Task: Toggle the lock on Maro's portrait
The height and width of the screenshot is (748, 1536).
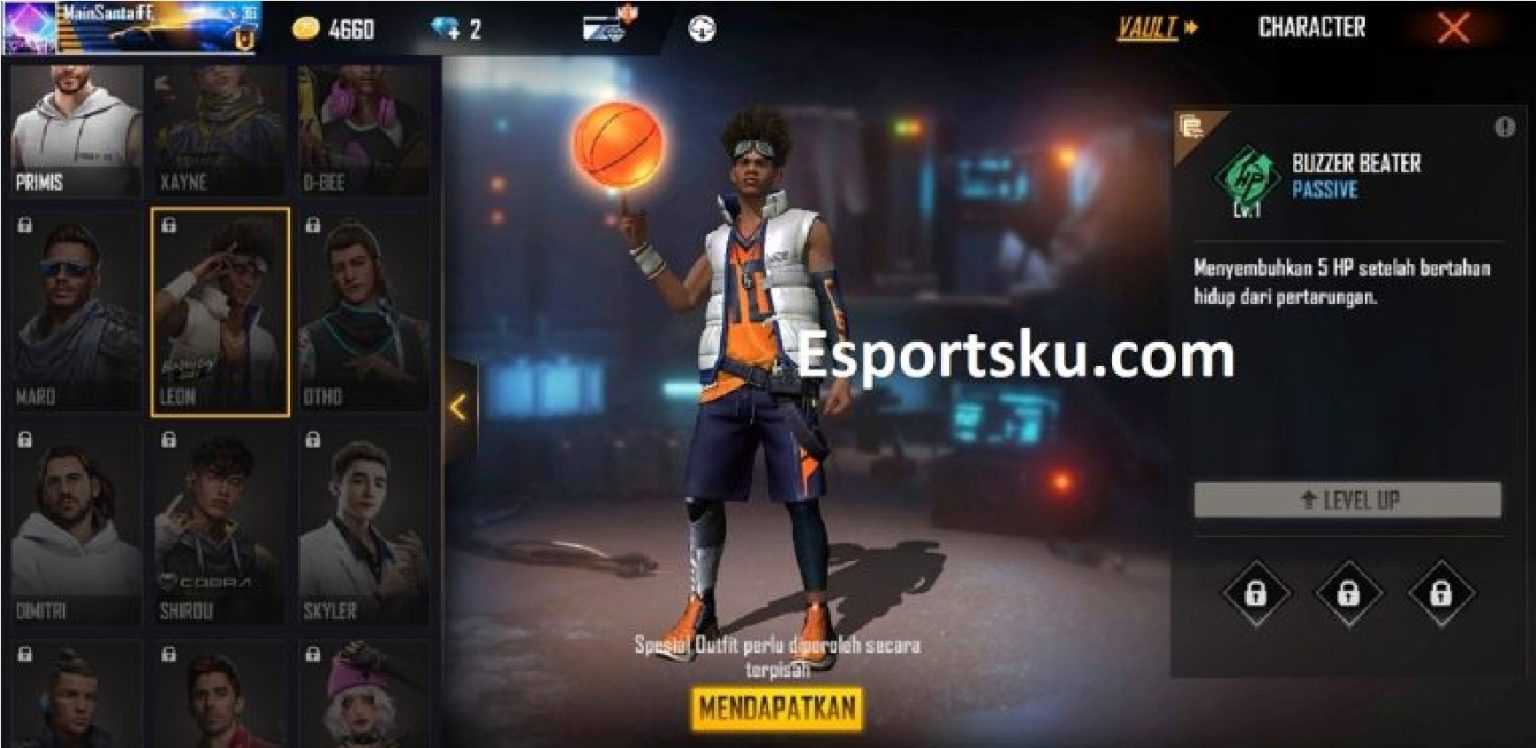Action: 22,223
